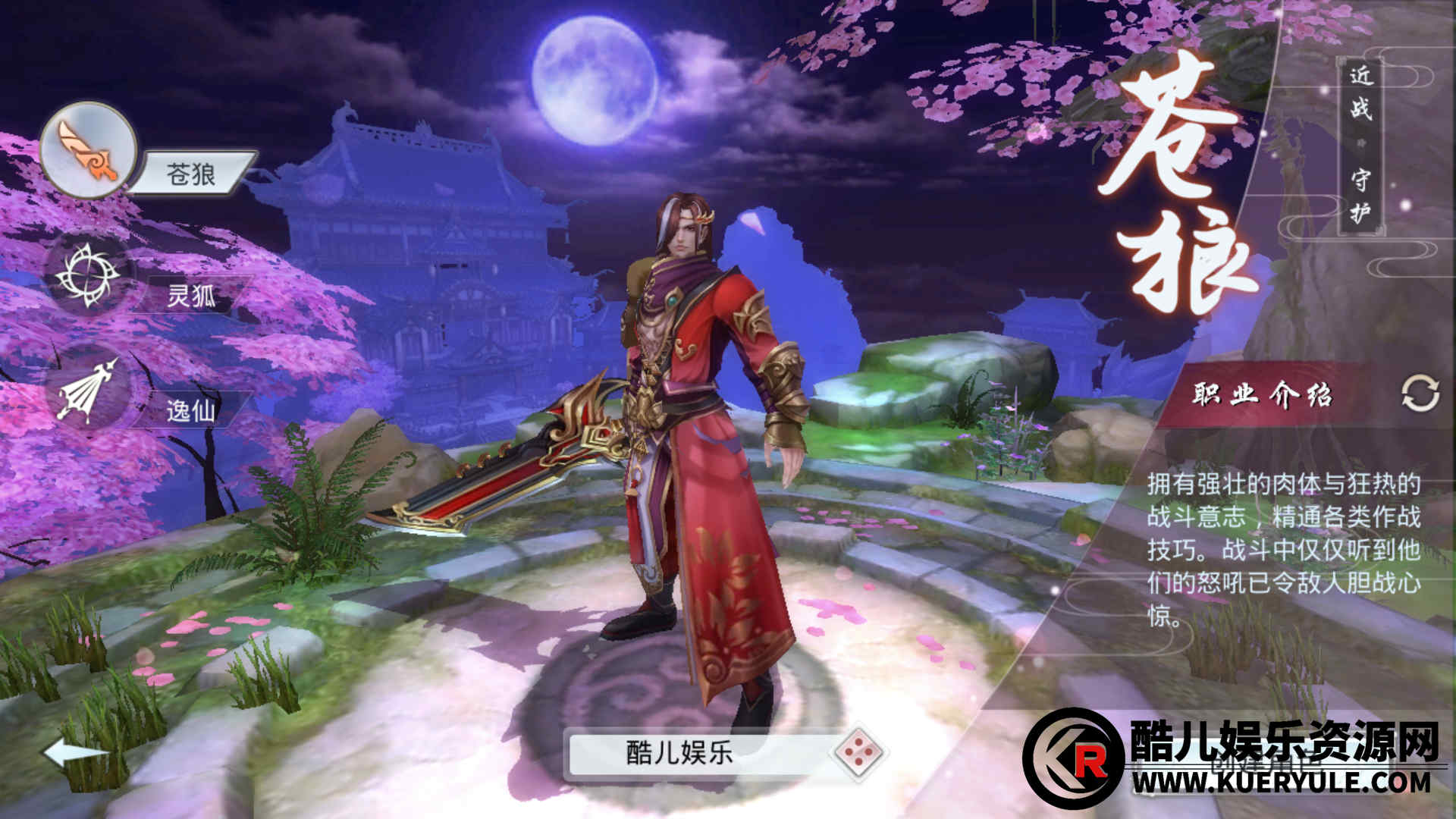Randomize name with the dice button
The width and height of the screenshot is (1456, 819).
pyautogui.click(x=858, y=752)
